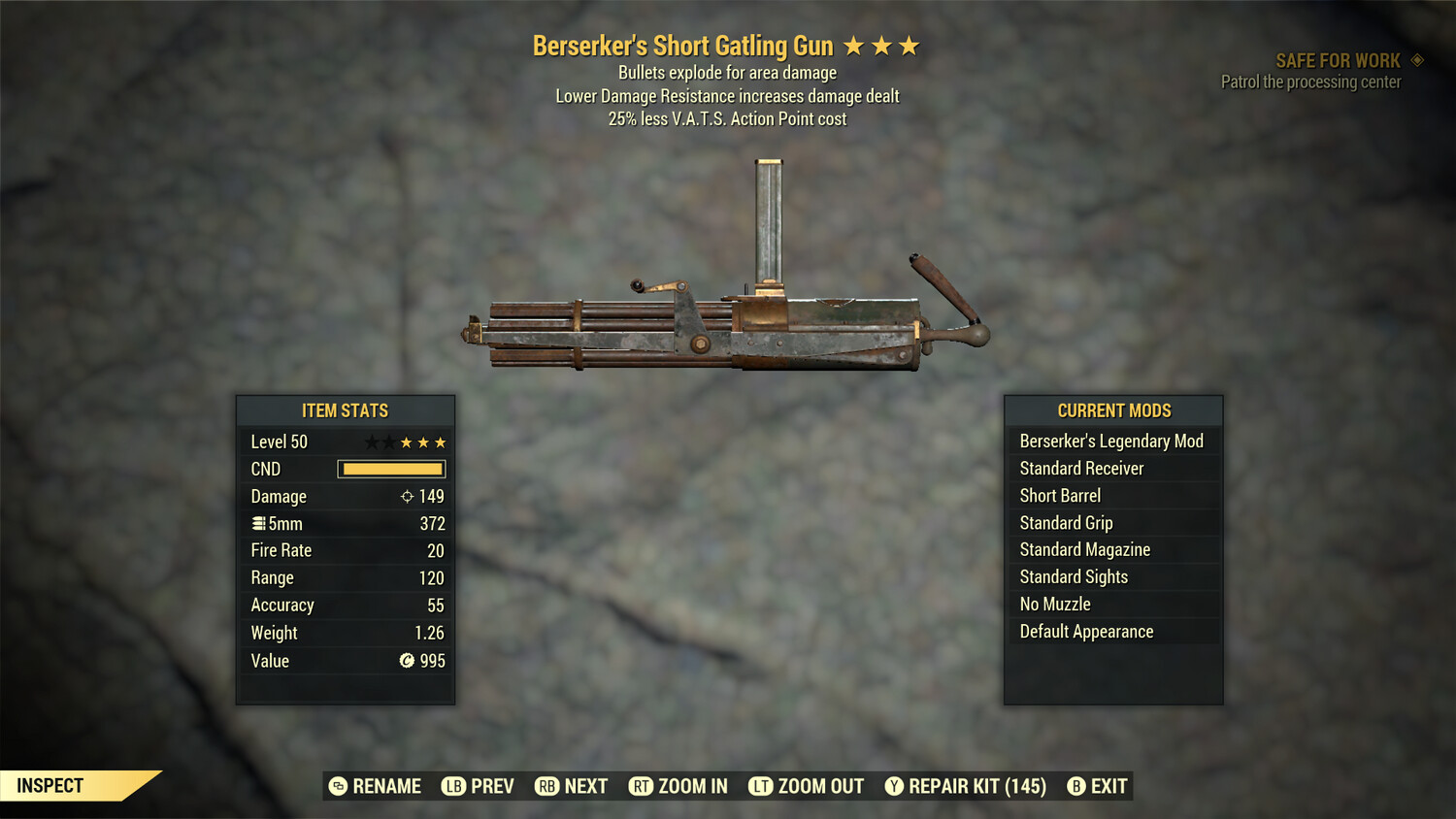Image resolution: width=1456 pixels, height=819 pixels.
Task: Click the Y repair kit icon
Action: click(x=894, y=786)
